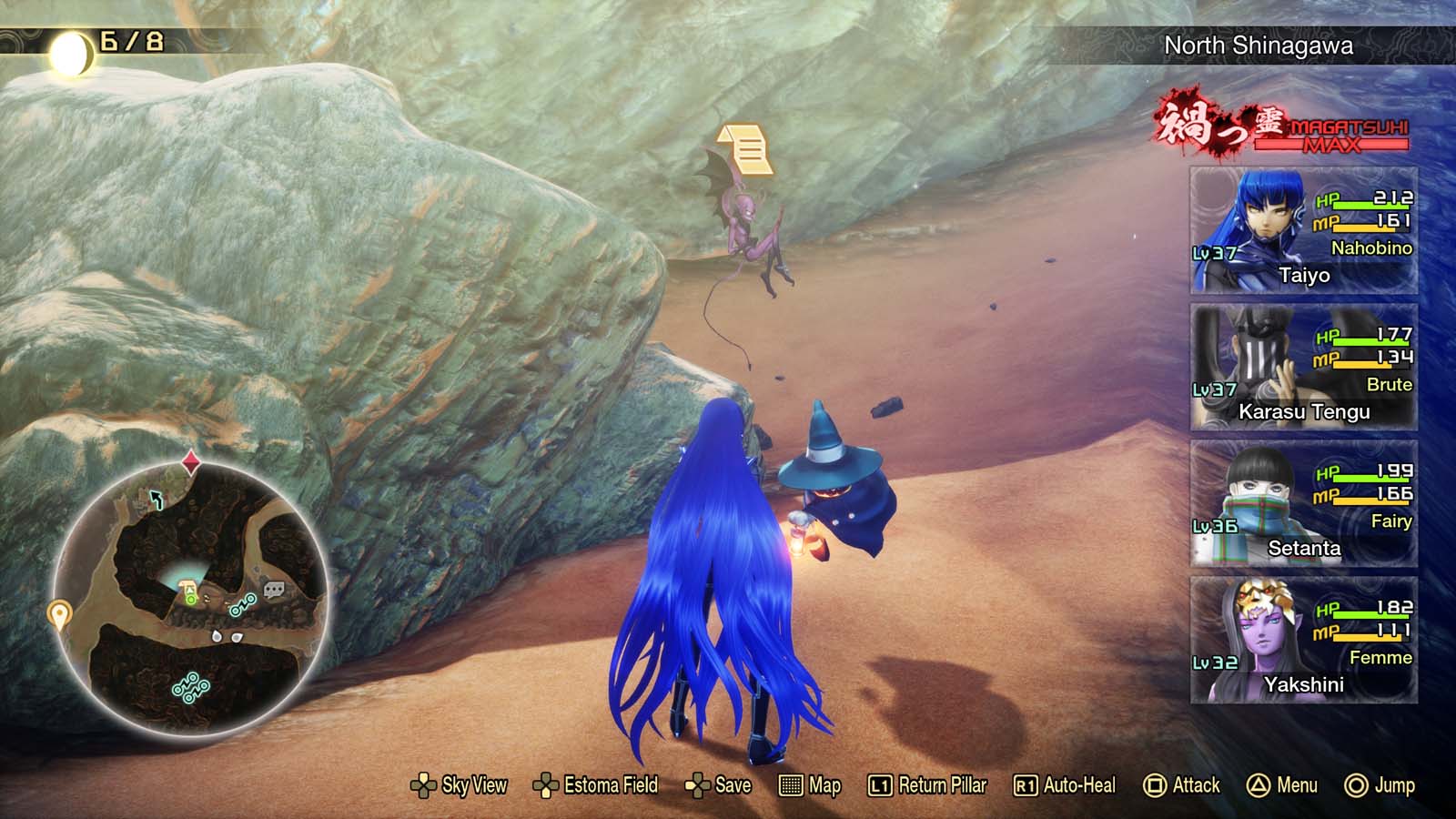Select the red diamond destination marker on the minimap
The image size is (1456, 819).
(190, 463)
